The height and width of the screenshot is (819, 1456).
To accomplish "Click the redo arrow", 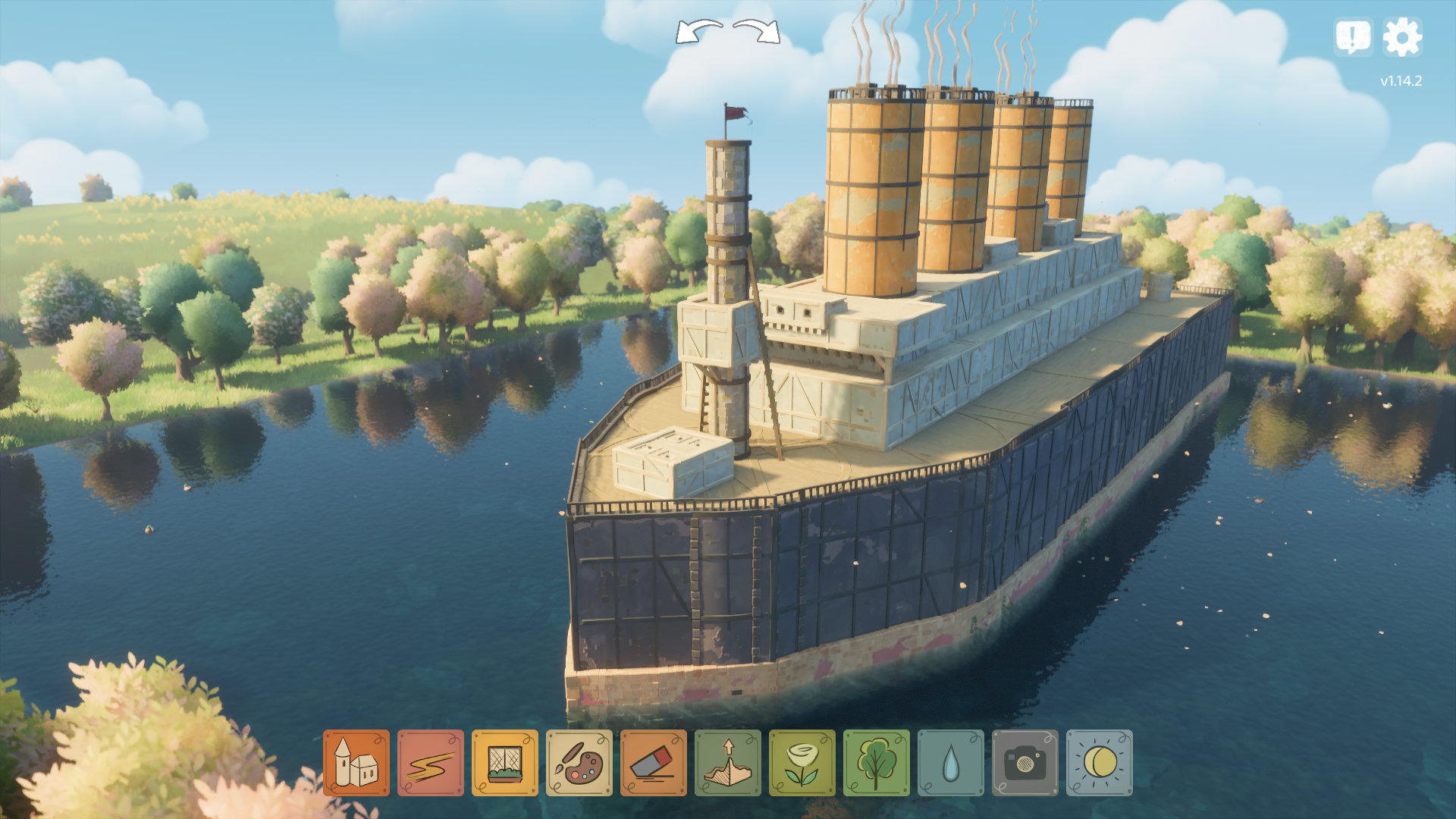I will coord(757,32).
